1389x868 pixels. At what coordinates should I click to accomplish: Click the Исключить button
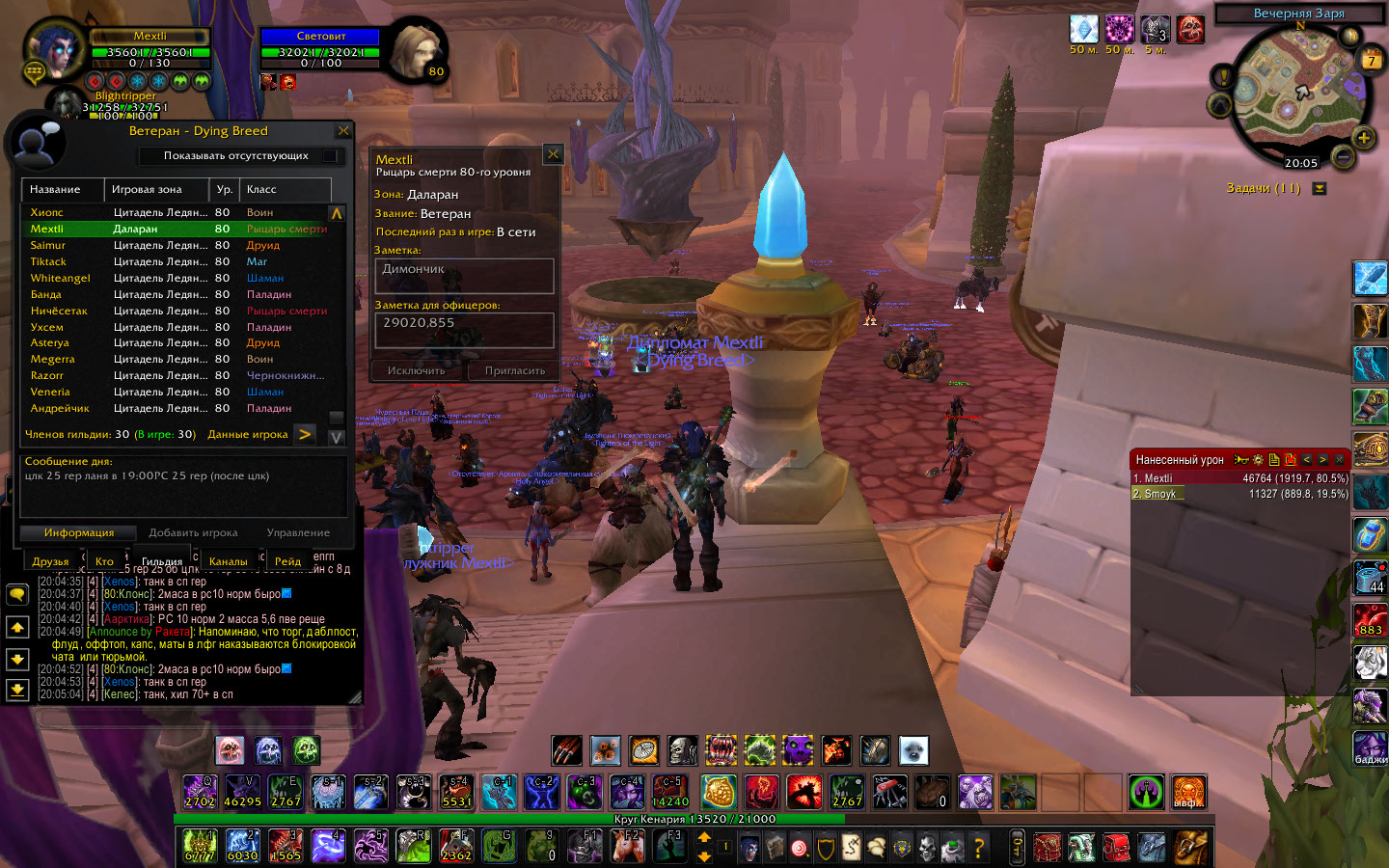416,370
